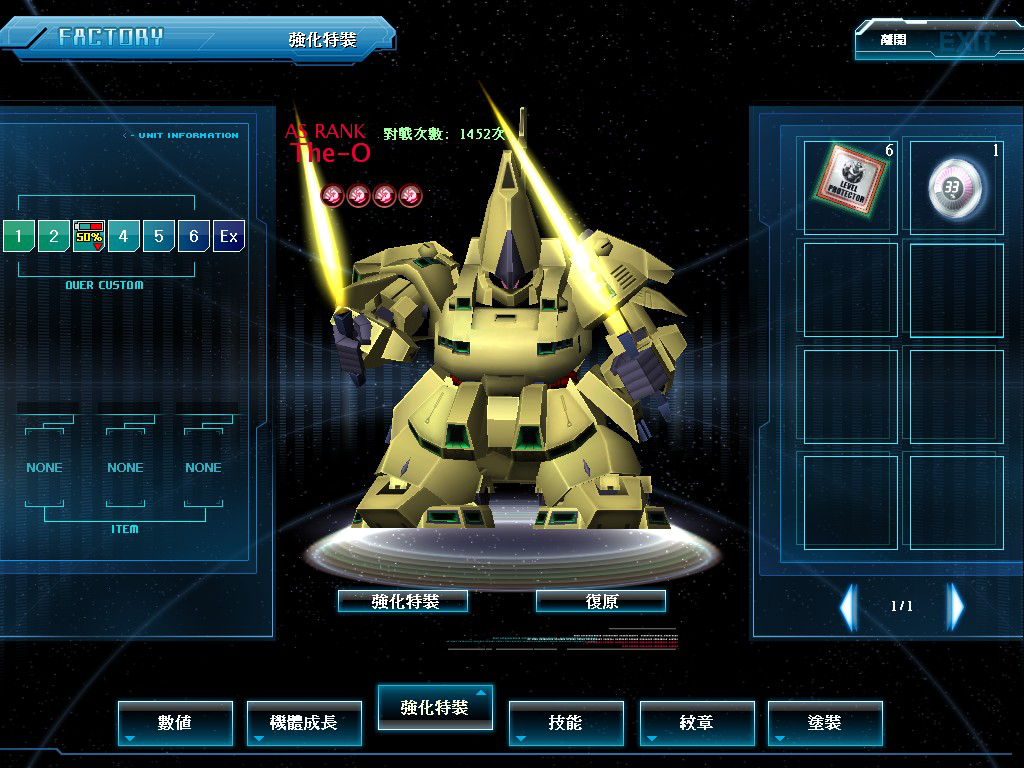This screenshot has height=768, width=1024.
Task: Select over custom slot 5
Action: point(159,237)
